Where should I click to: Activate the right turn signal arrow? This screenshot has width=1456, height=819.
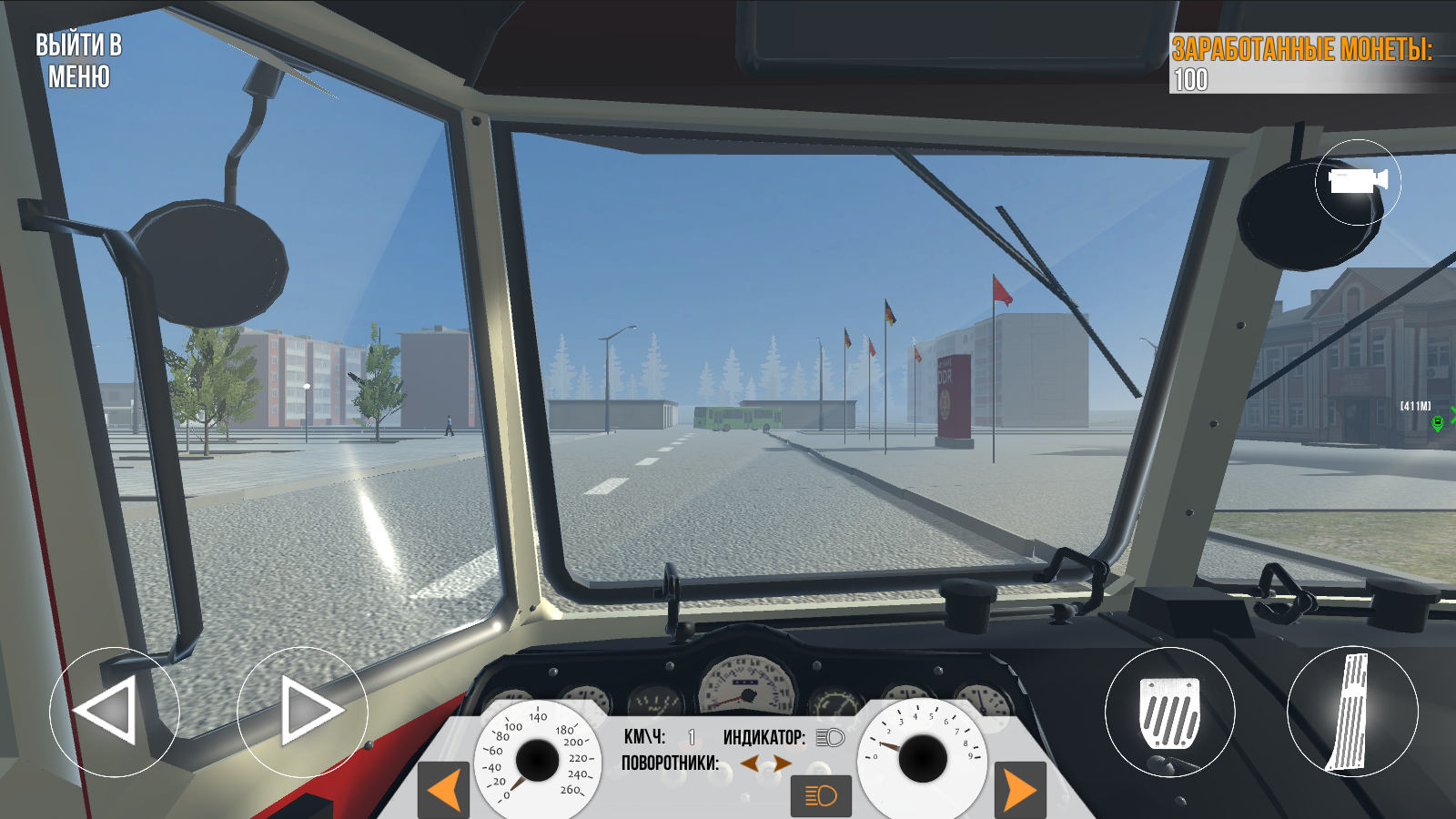[784, 763]
